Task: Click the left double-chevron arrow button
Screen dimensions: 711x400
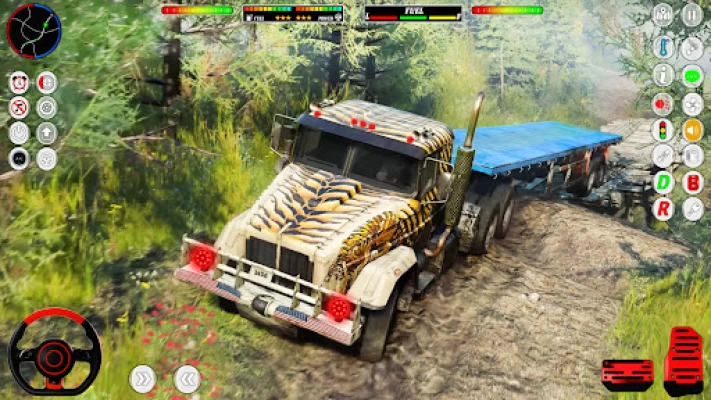Action: click(187, 379)
